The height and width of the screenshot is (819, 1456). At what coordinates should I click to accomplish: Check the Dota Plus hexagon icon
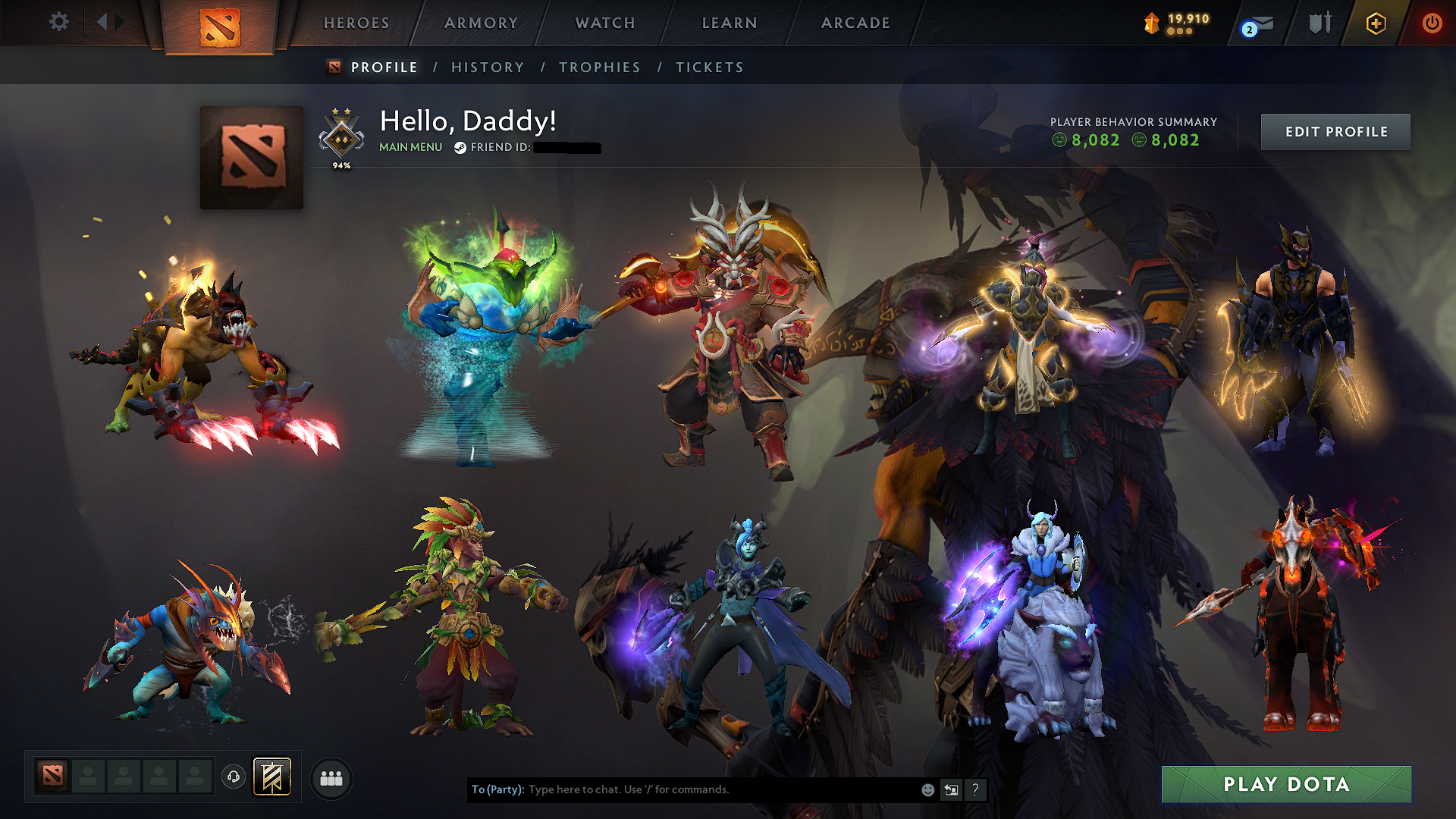[1375, 24]
